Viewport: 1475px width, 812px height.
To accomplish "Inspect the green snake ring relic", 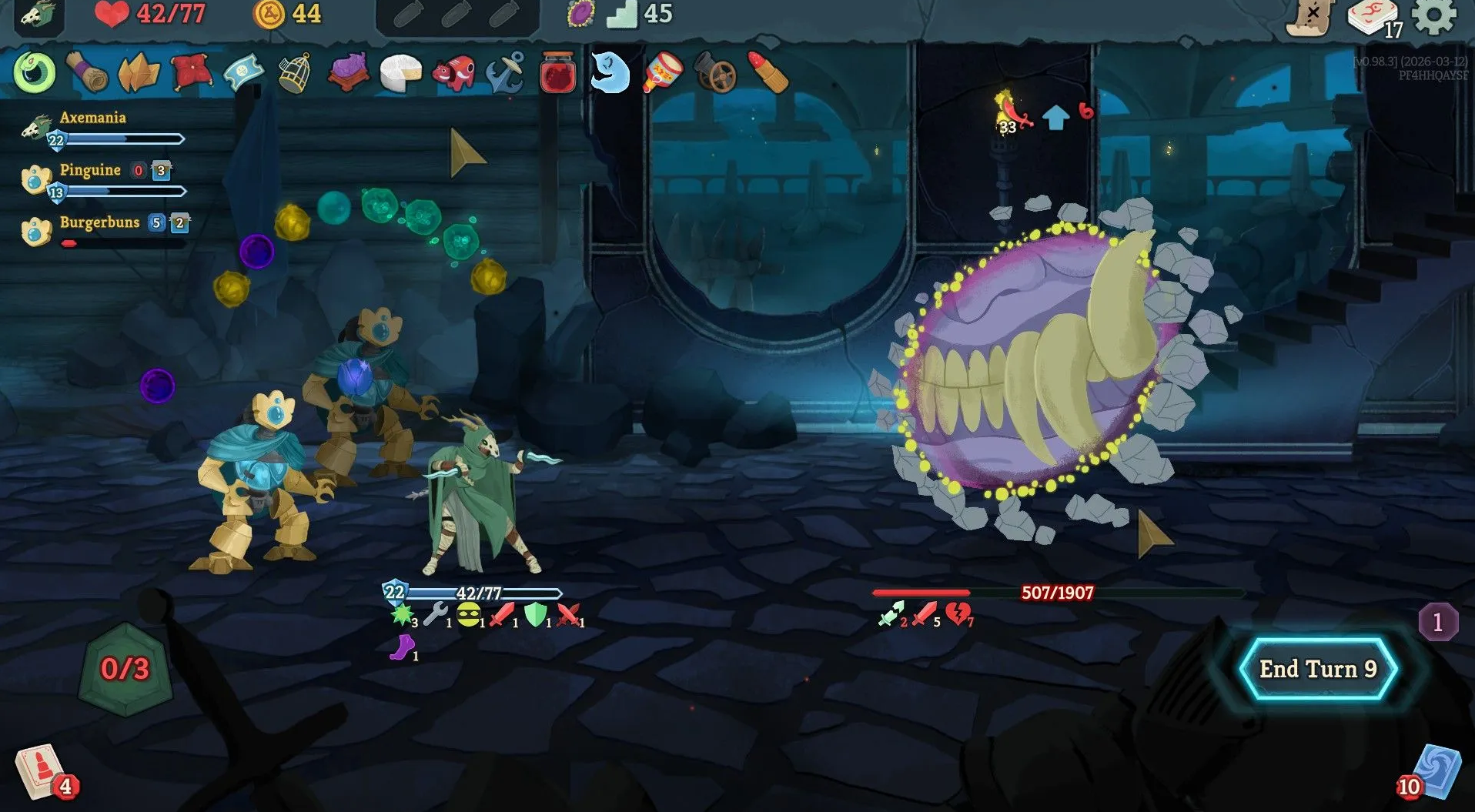I will coord(34,73).
